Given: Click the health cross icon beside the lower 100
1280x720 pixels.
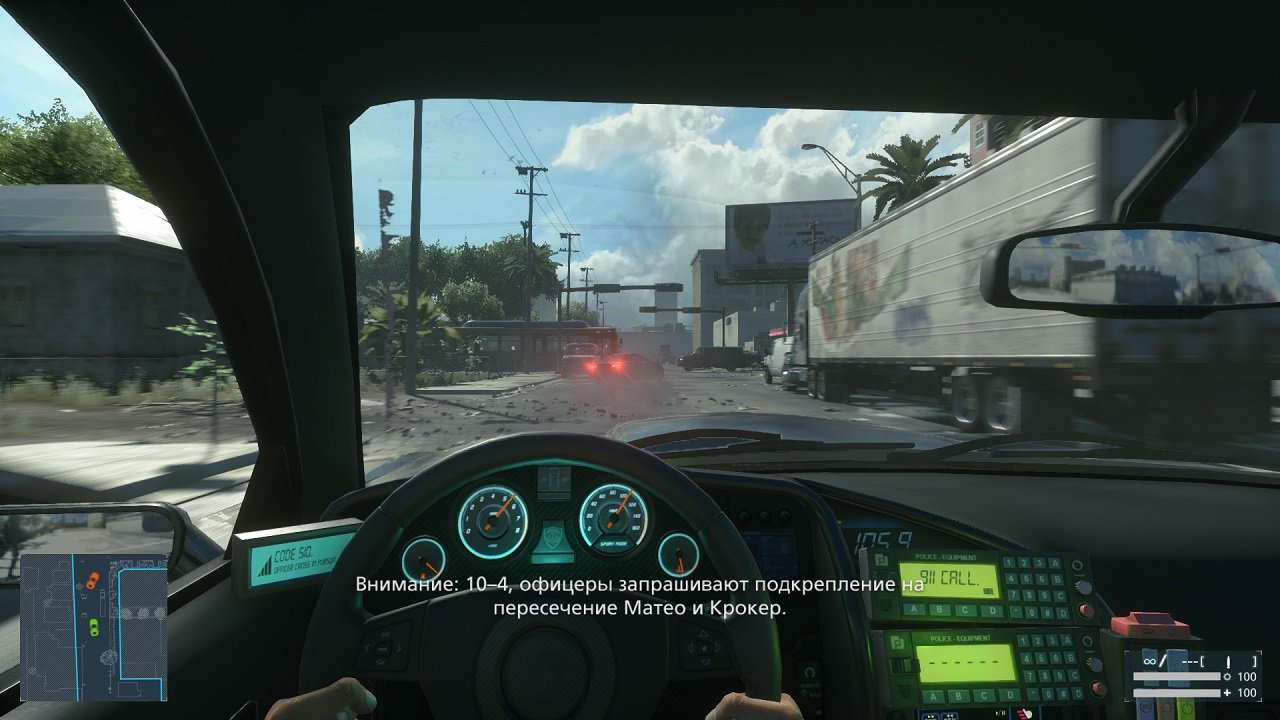Looking at the screenshot, I should click(x=1226, y=692).
